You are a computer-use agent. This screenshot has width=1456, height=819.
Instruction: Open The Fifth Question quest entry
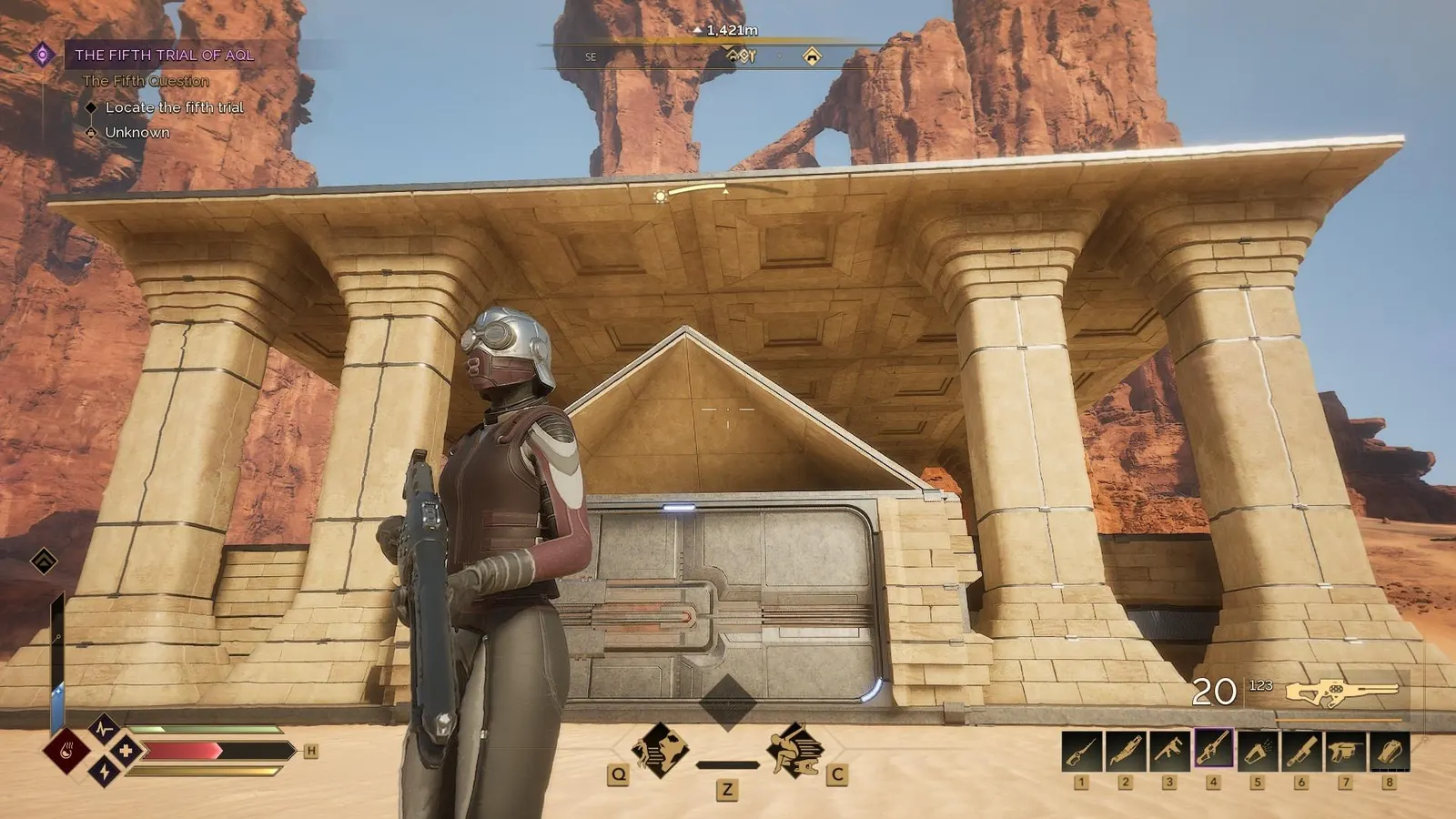(146, 81)
